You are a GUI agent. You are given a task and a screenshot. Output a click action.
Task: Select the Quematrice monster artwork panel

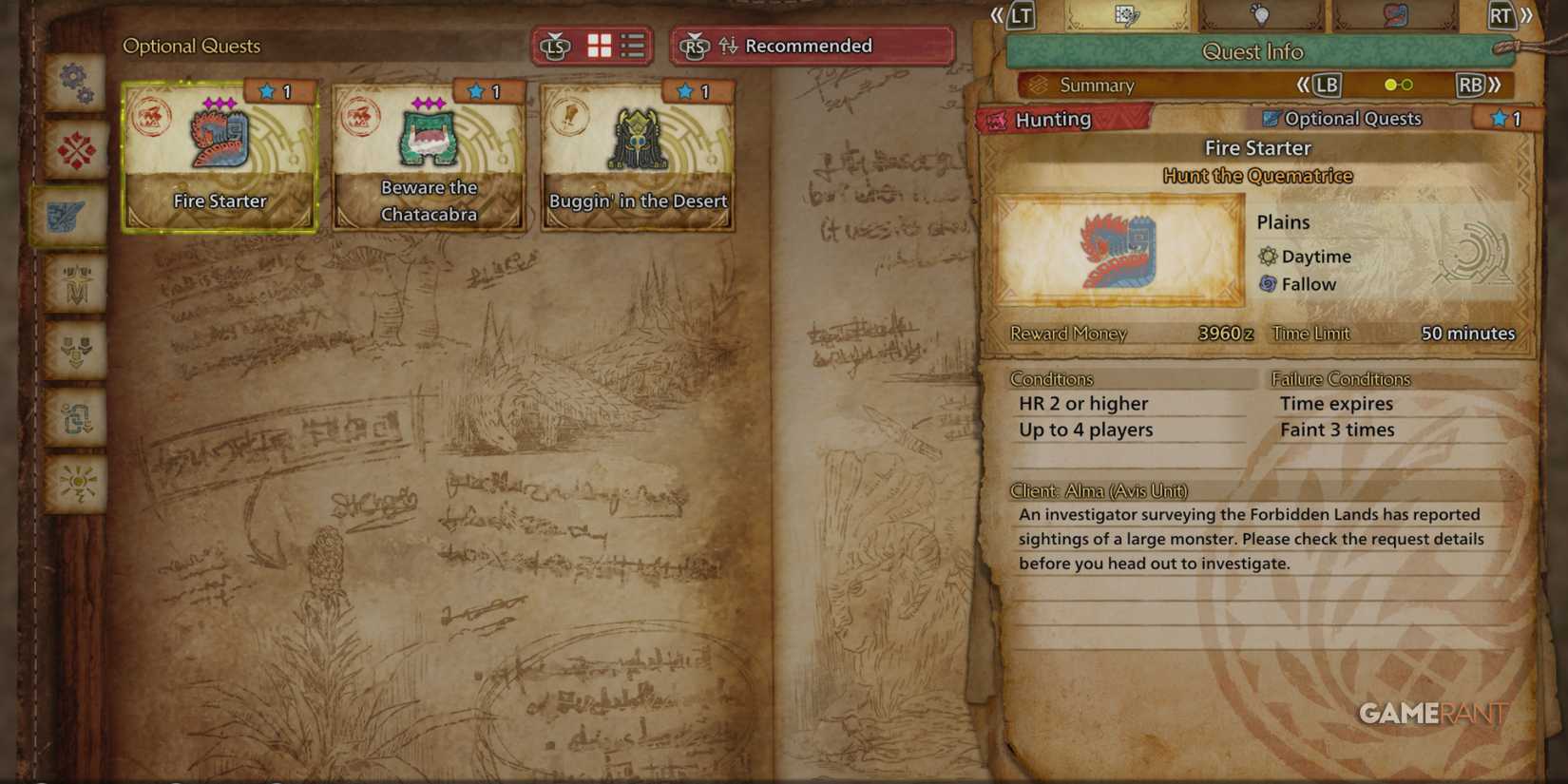point(1117,249)
